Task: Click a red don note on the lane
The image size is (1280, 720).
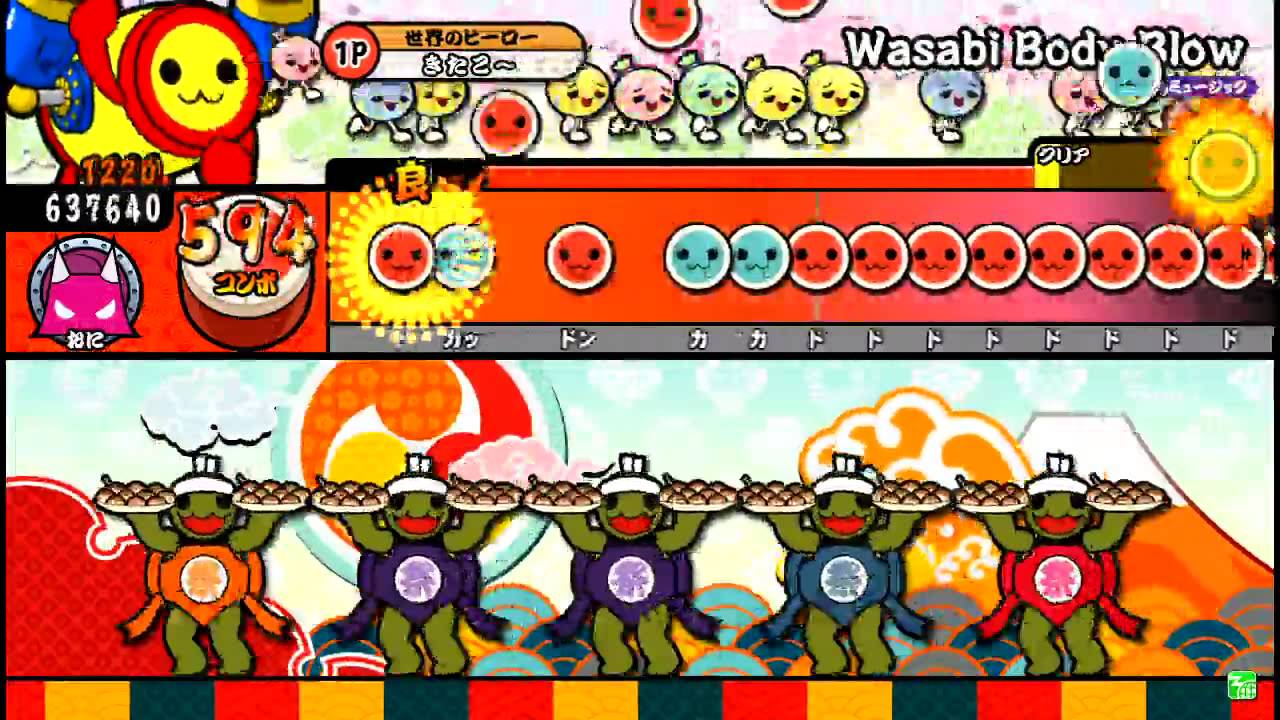Action: pyautogui.click(x=580, y=258)
